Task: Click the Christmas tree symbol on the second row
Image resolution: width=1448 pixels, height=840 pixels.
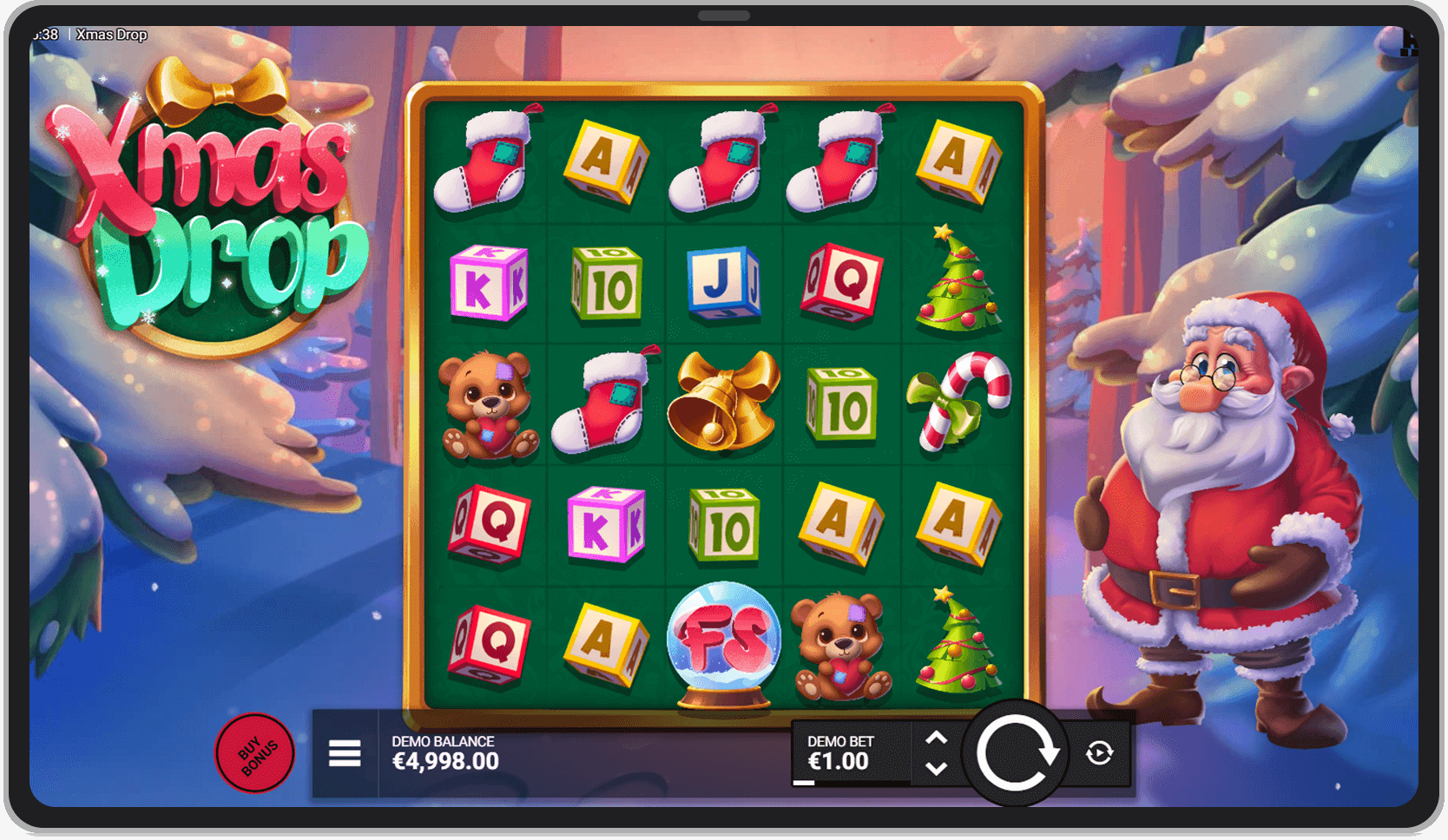Action: click(x=958, y=284)
